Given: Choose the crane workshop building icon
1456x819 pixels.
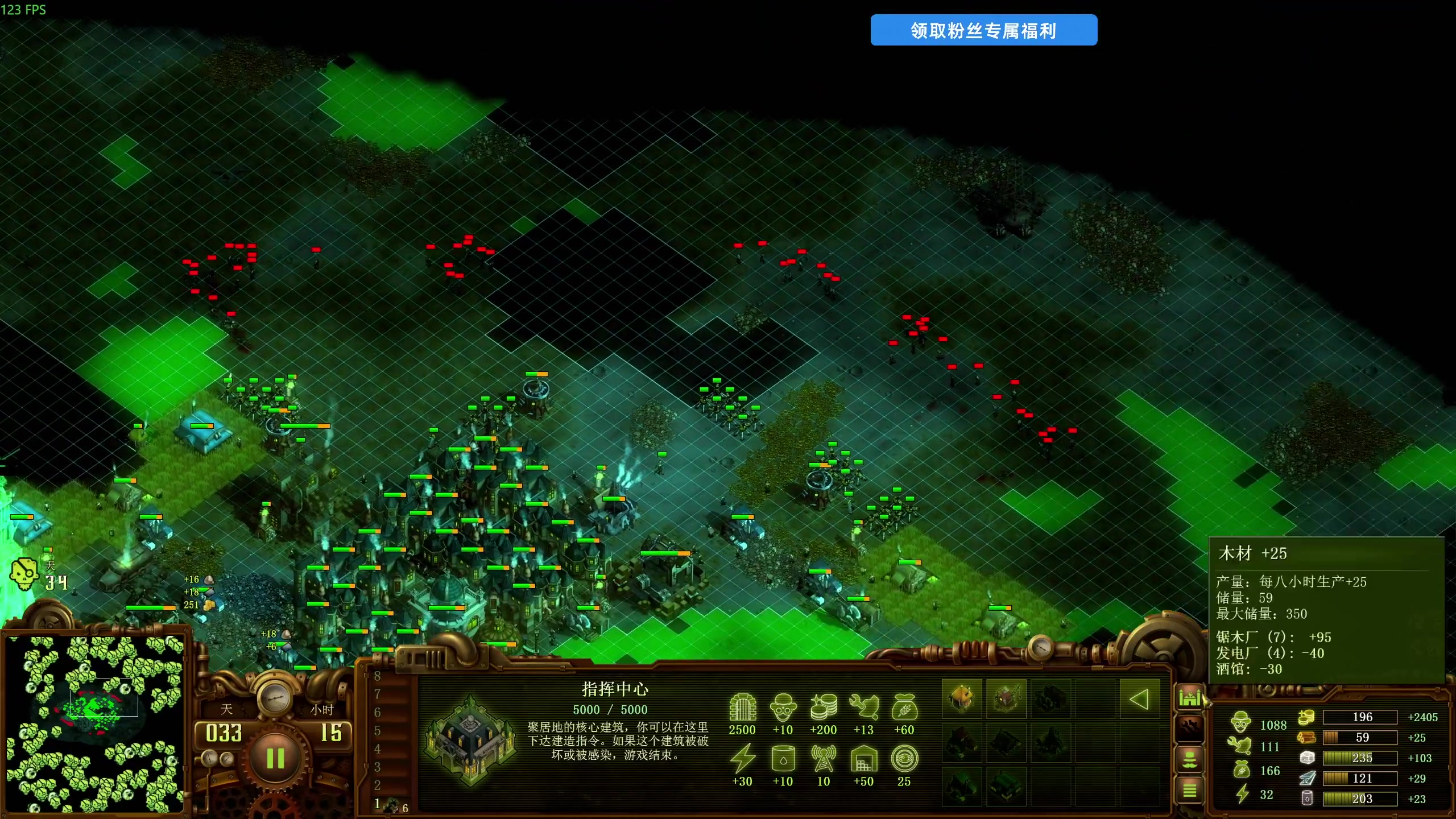Looking at the screenshot, I should point(1006,698).
